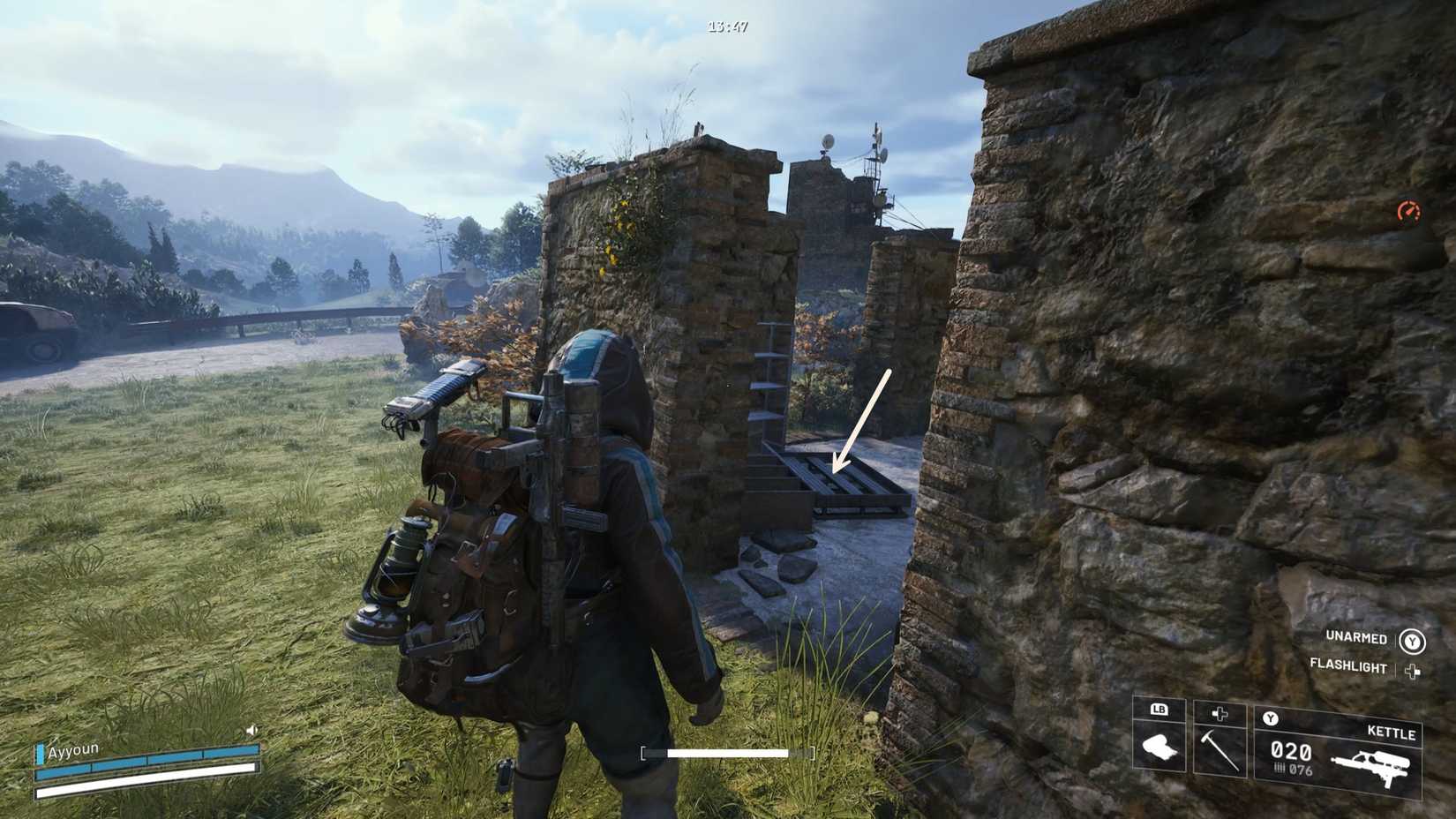Click the ammo counter showing 020
This screenshot has height=819, width=1456.
coord(1291,750)
